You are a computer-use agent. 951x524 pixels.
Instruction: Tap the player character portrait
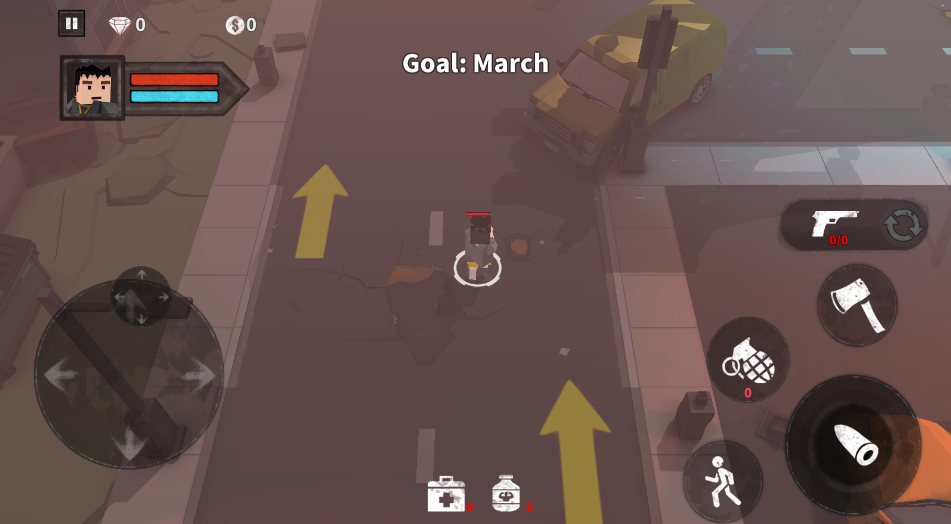coord(92,88)
